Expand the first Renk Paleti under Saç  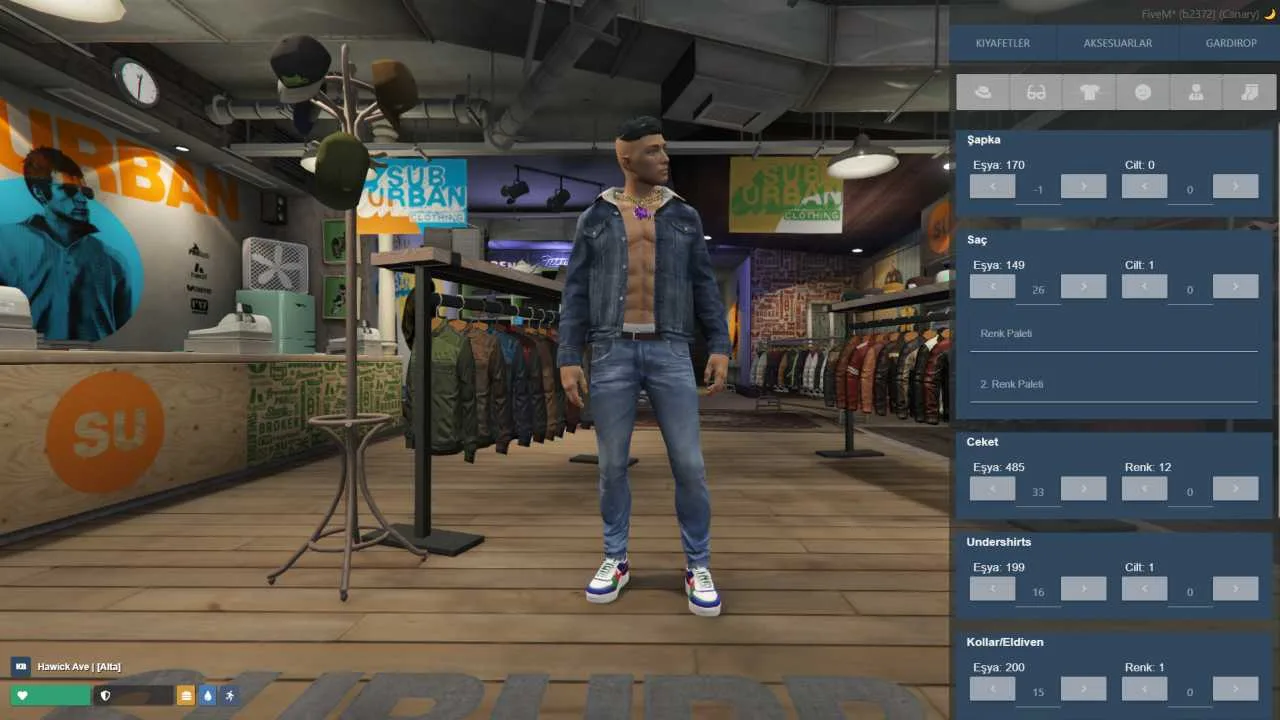click(x=1113, y=334)
